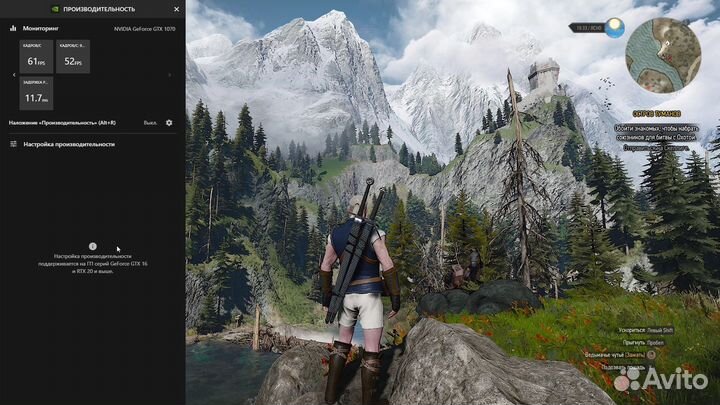
Task: Open the performance overlay gear settings
Action: pyautogui.click(x=169, y=122)
